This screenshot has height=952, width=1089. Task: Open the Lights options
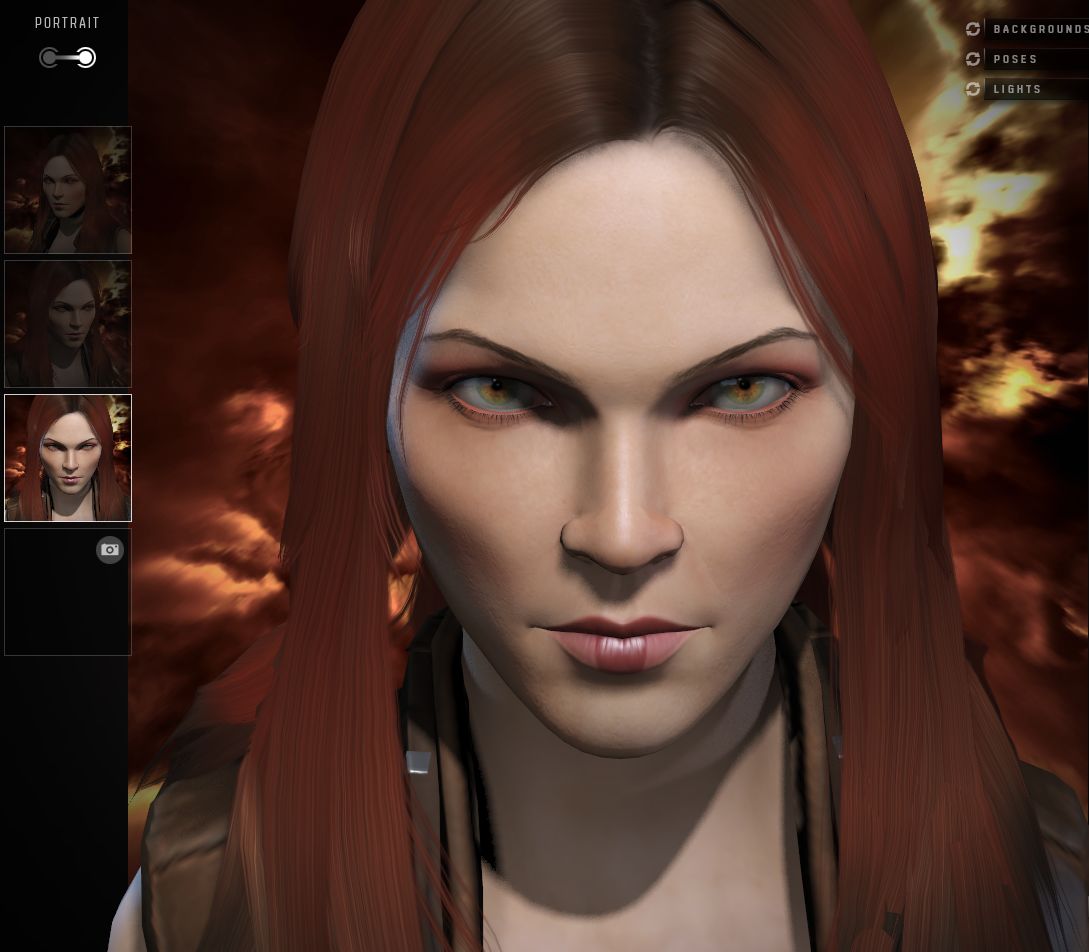(1018, 89)
